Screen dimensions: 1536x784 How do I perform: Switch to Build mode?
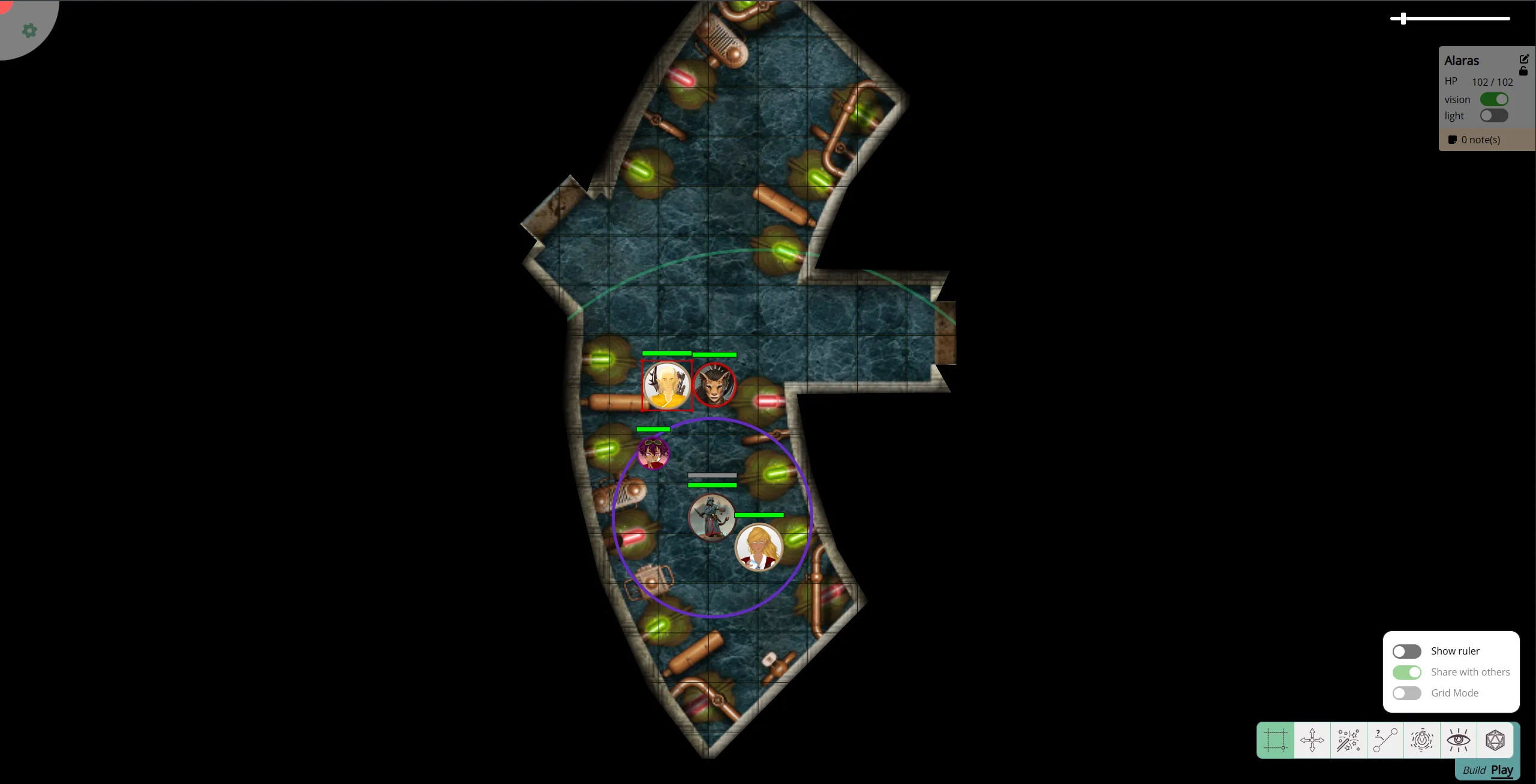[x=1474, y=770]
